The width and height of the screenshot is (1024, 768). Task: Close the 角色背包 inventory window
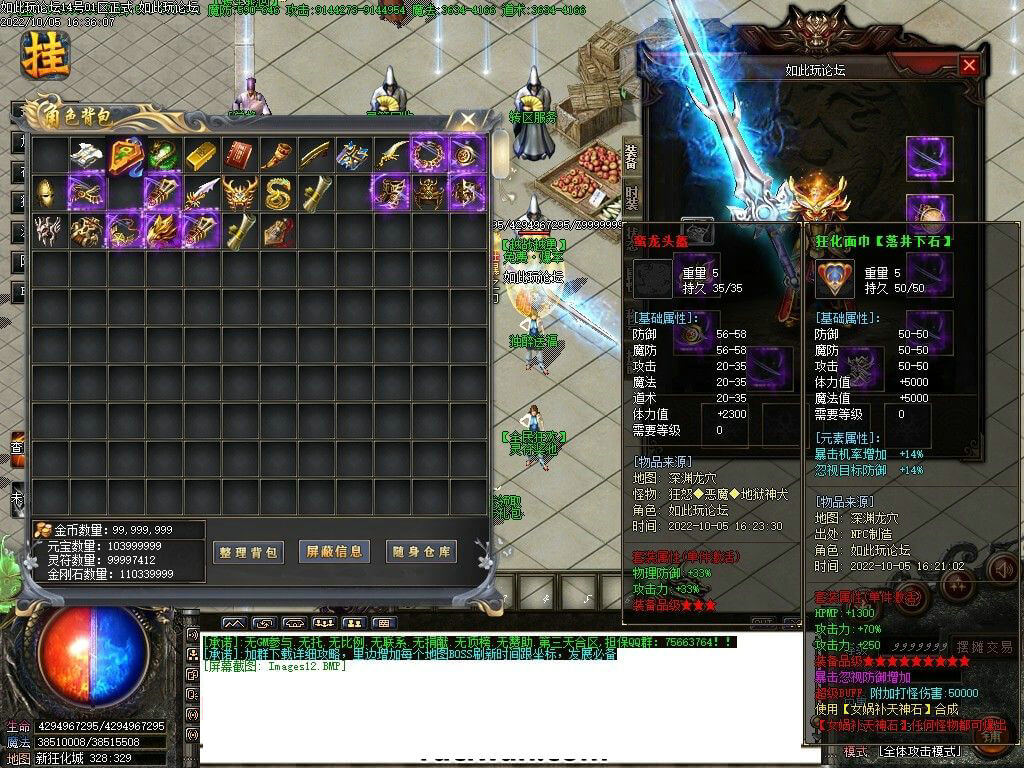pos(468,120)
